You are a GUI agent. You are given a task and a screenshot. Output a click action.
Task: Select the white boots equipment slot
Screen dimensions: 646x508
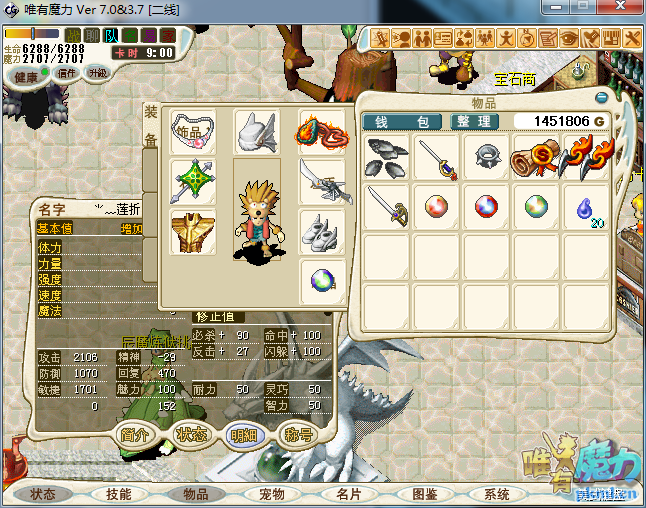pos(322,231)
